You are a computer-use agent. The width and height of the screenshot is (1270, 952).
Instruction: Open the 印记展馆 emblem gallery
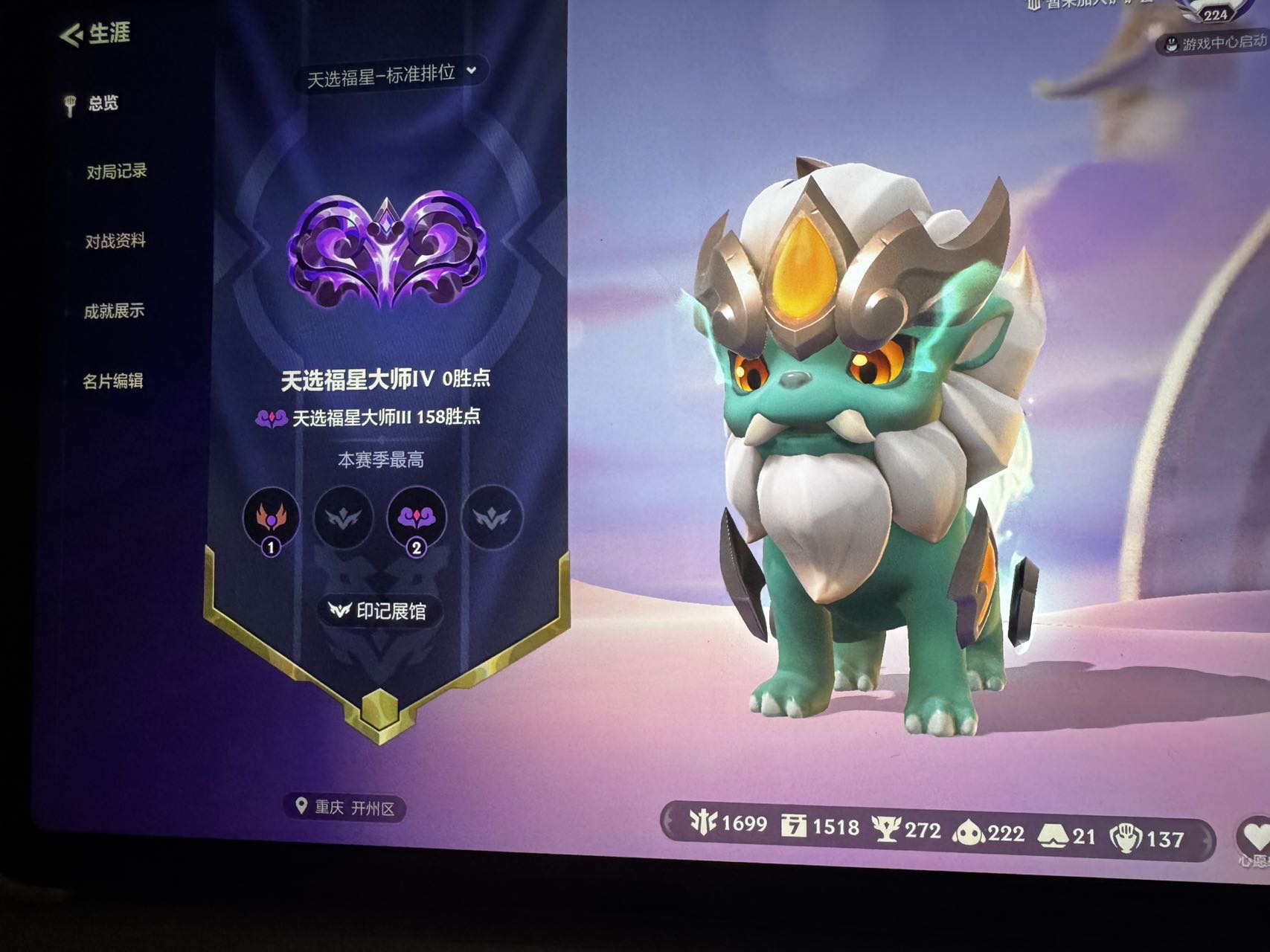point(379,611)
